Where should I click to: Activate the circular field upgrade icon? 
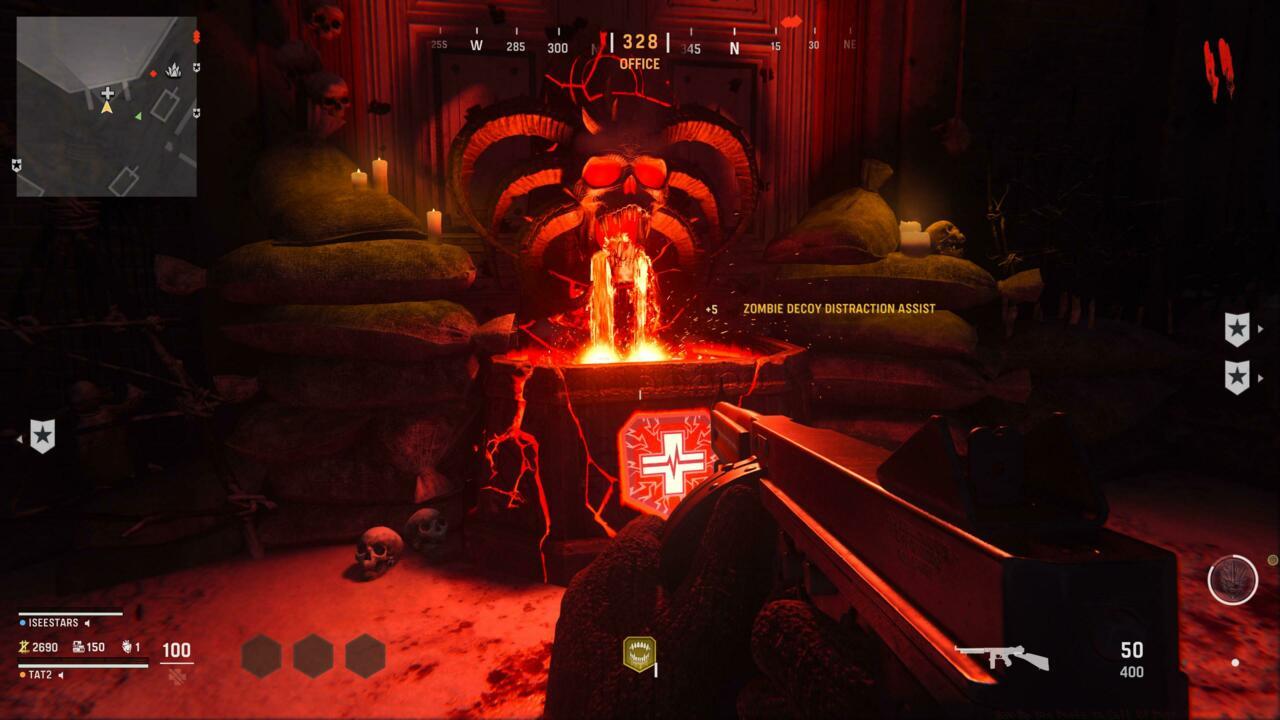tap(1232, 580)
